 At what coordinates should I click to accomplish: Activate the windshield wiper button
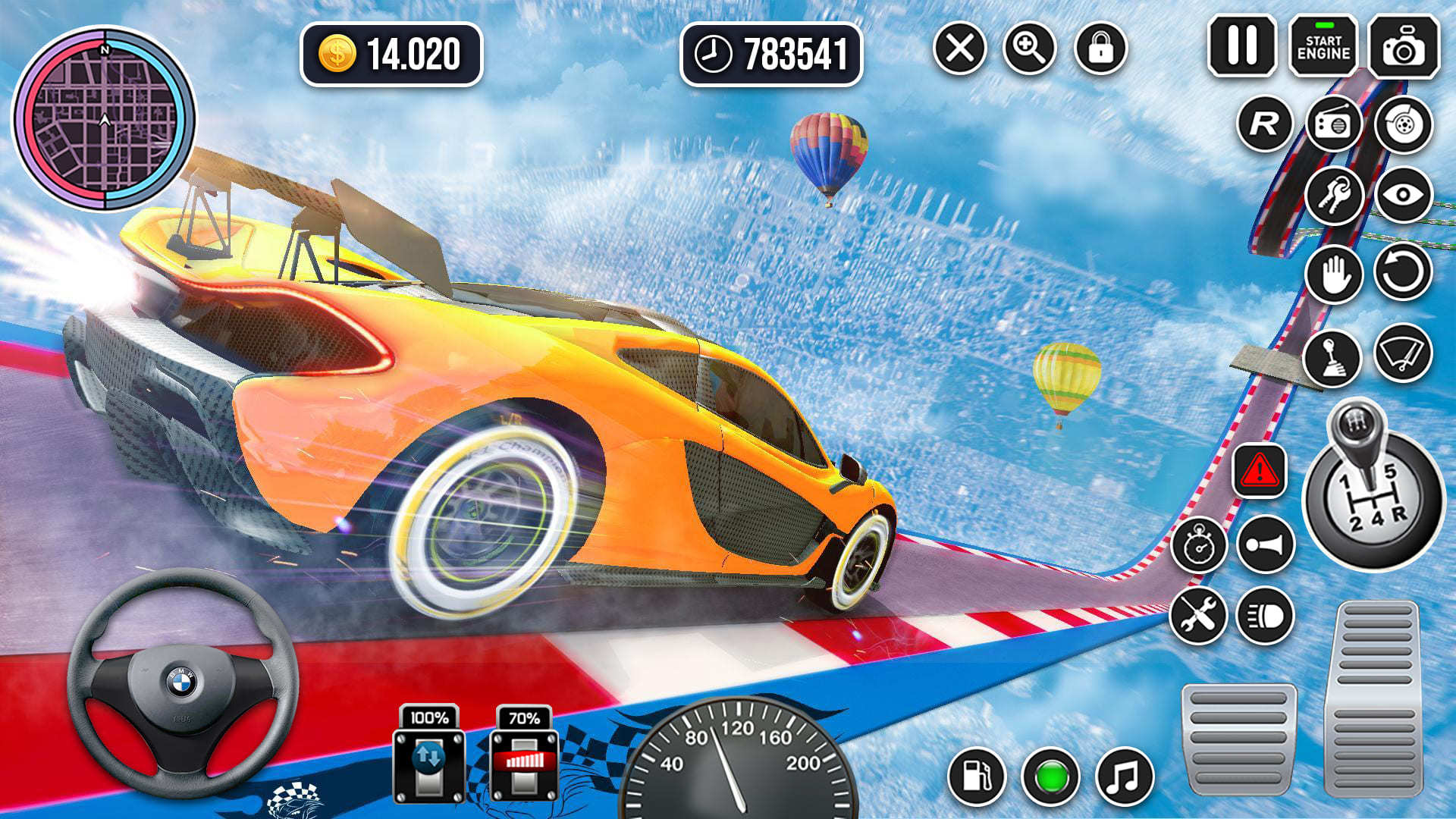pyautogui.click(x=1403, y=353)
